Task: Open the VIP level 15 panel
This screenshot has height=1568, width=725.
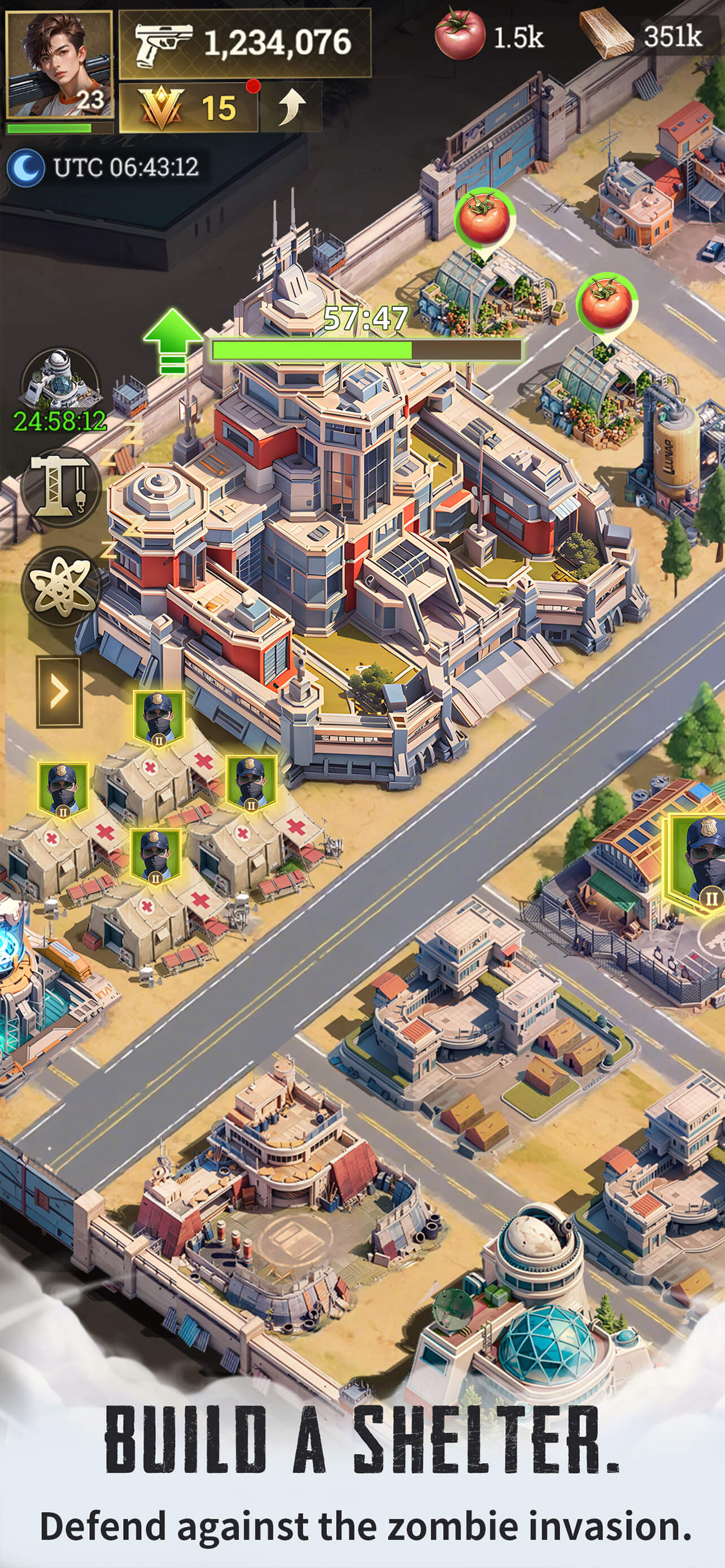Action: 188,108
